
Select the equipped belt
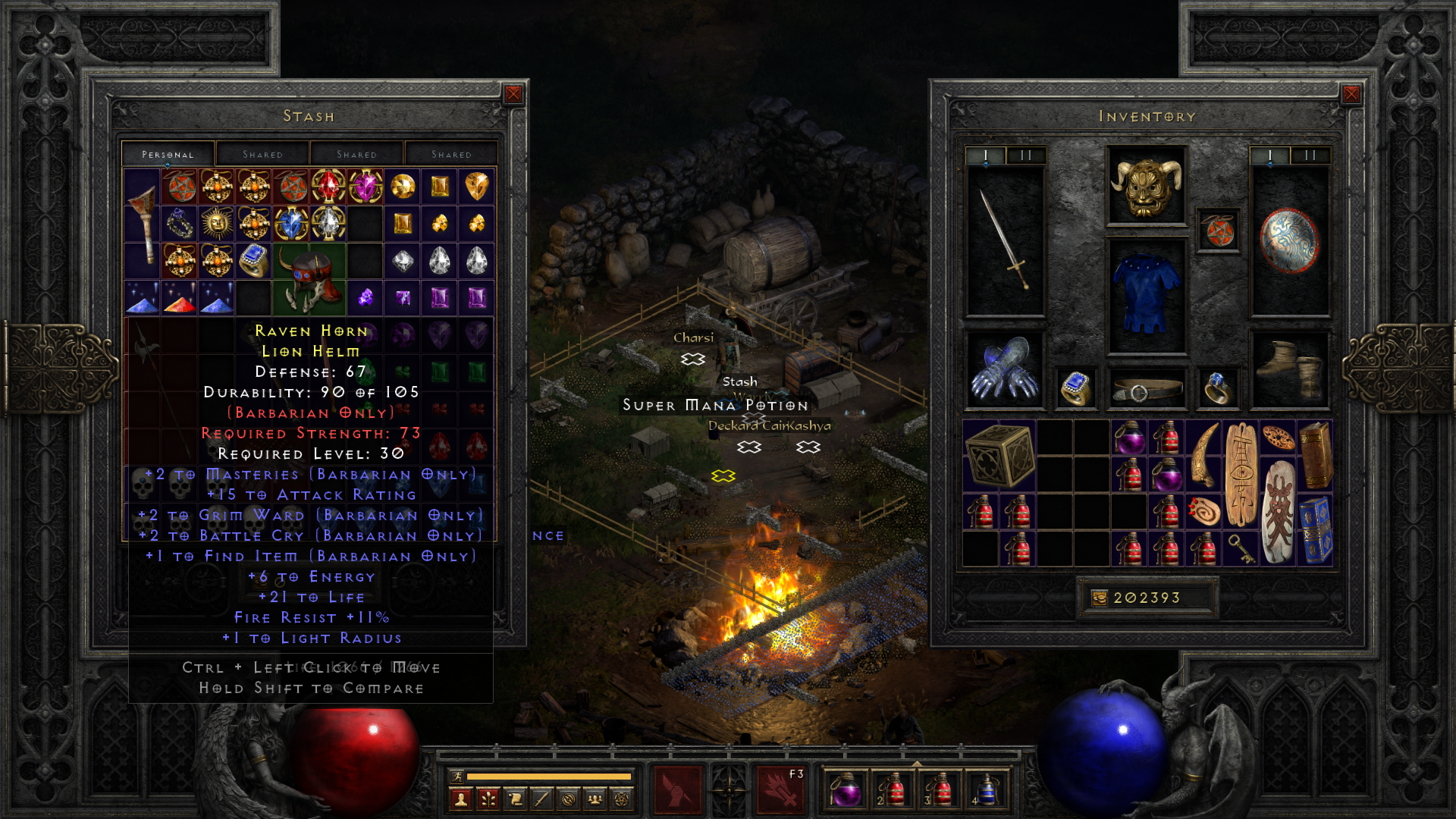[1146, 390]
